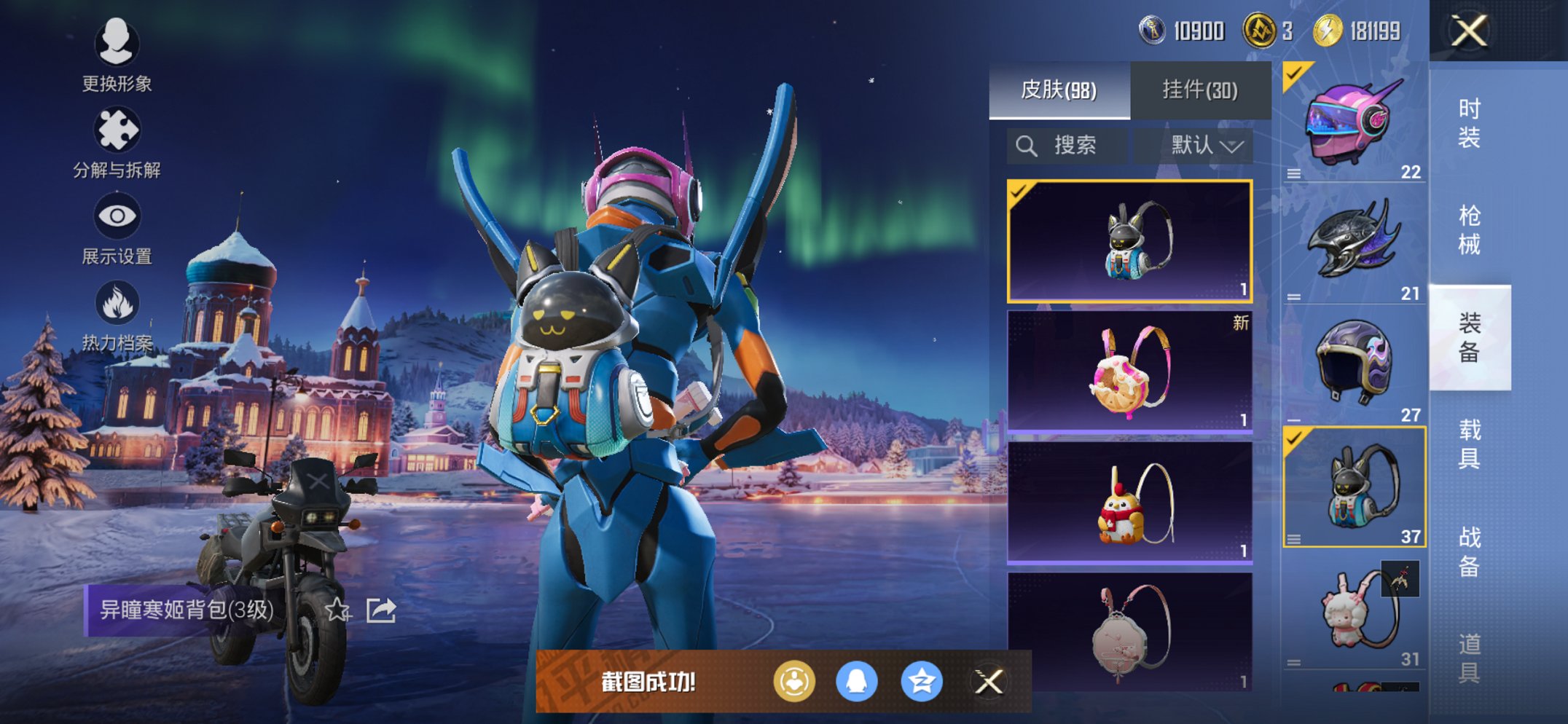Close the wardrobe with the top-right X
Image resolution: width=1568 pixels, height=724 pixels.
pos(1468,31)
